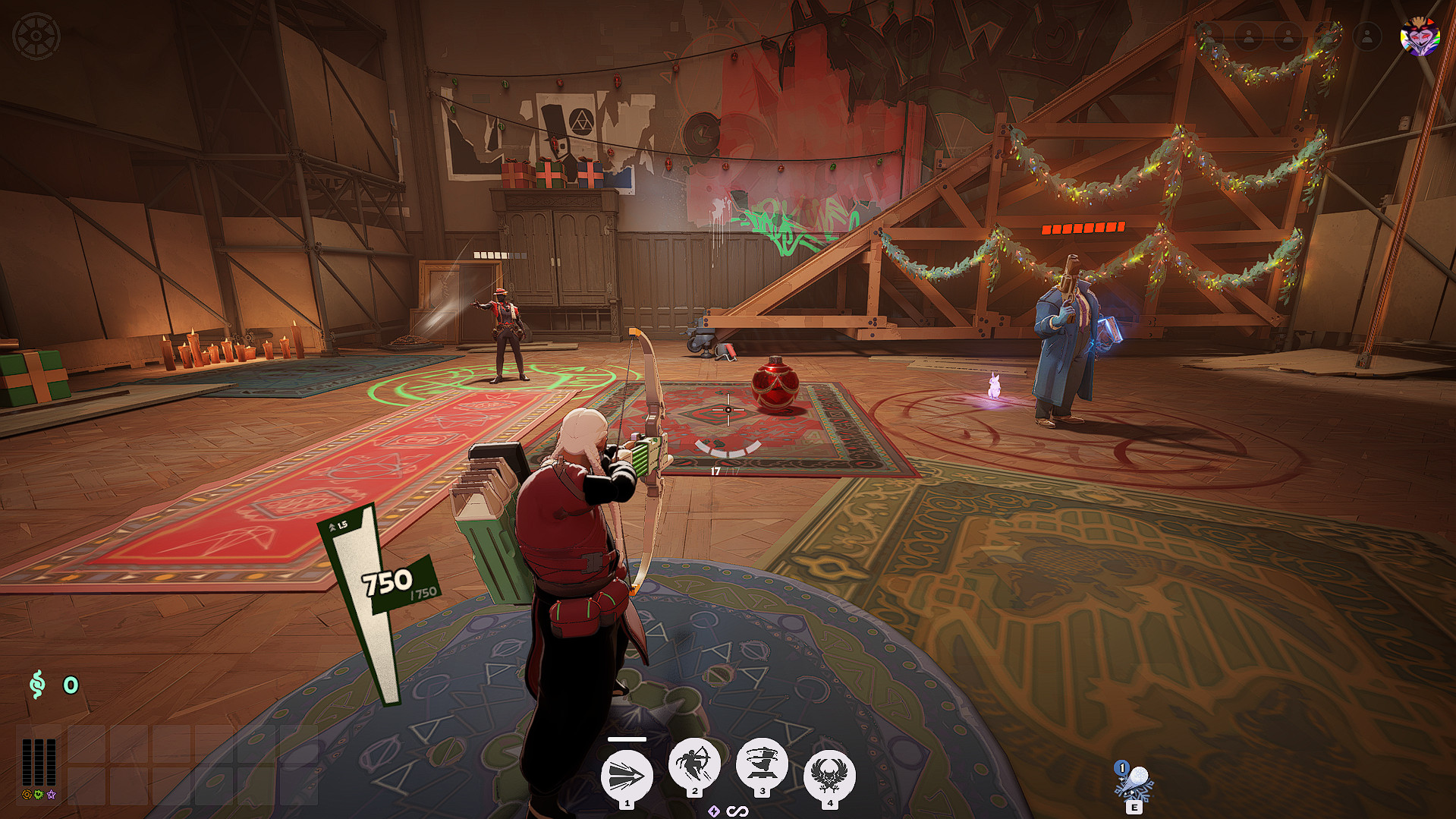This screenshot has height=819, width=1456.
Task: Open the faint wheel emblem icon
Action: [36, 36]
